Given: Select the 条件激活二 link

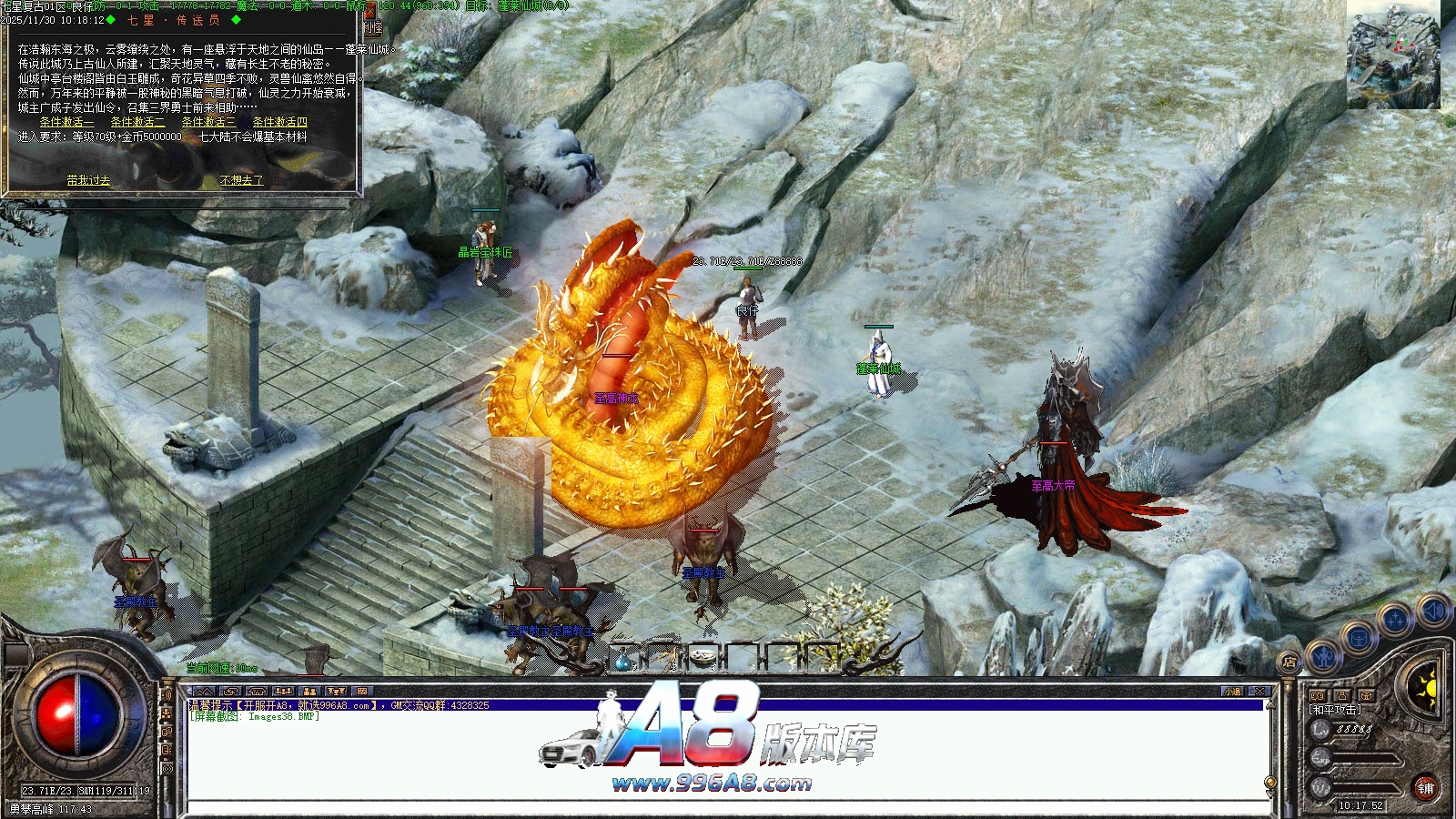Looking at the screenshot, I should coord(137,122).
